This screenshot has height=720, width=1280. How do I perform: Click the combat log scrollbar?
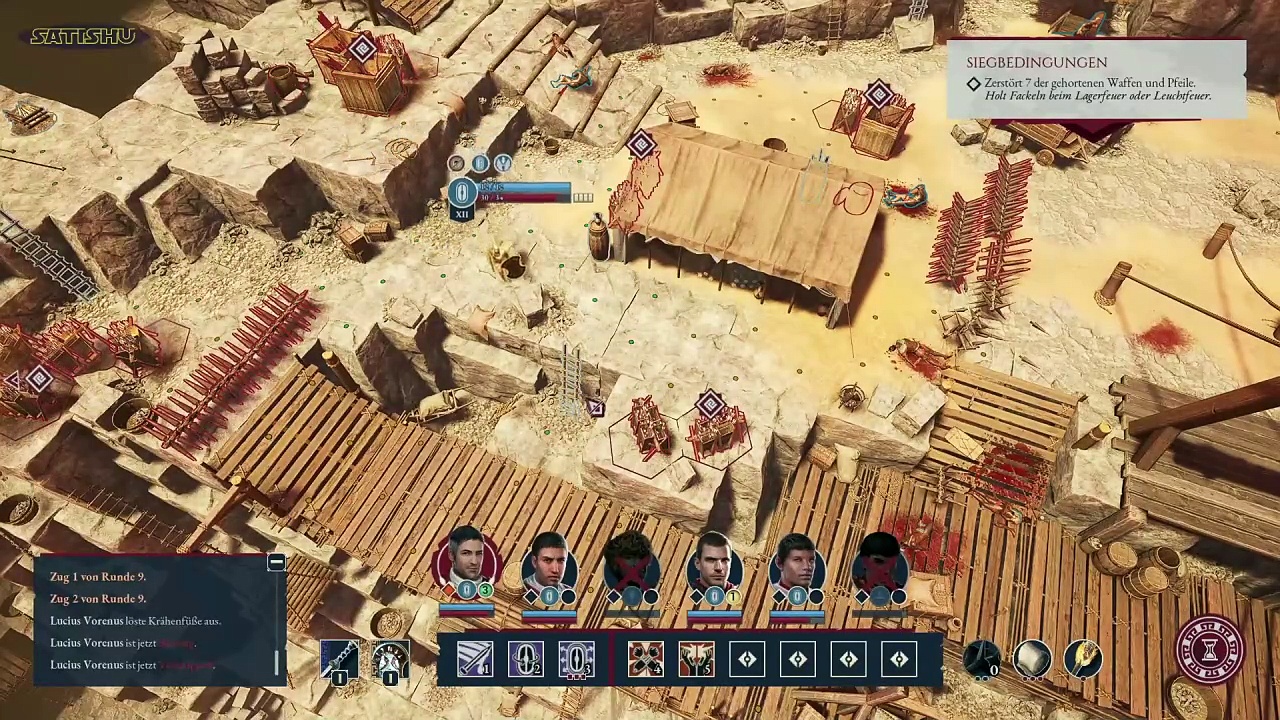[x=278, y=662]
